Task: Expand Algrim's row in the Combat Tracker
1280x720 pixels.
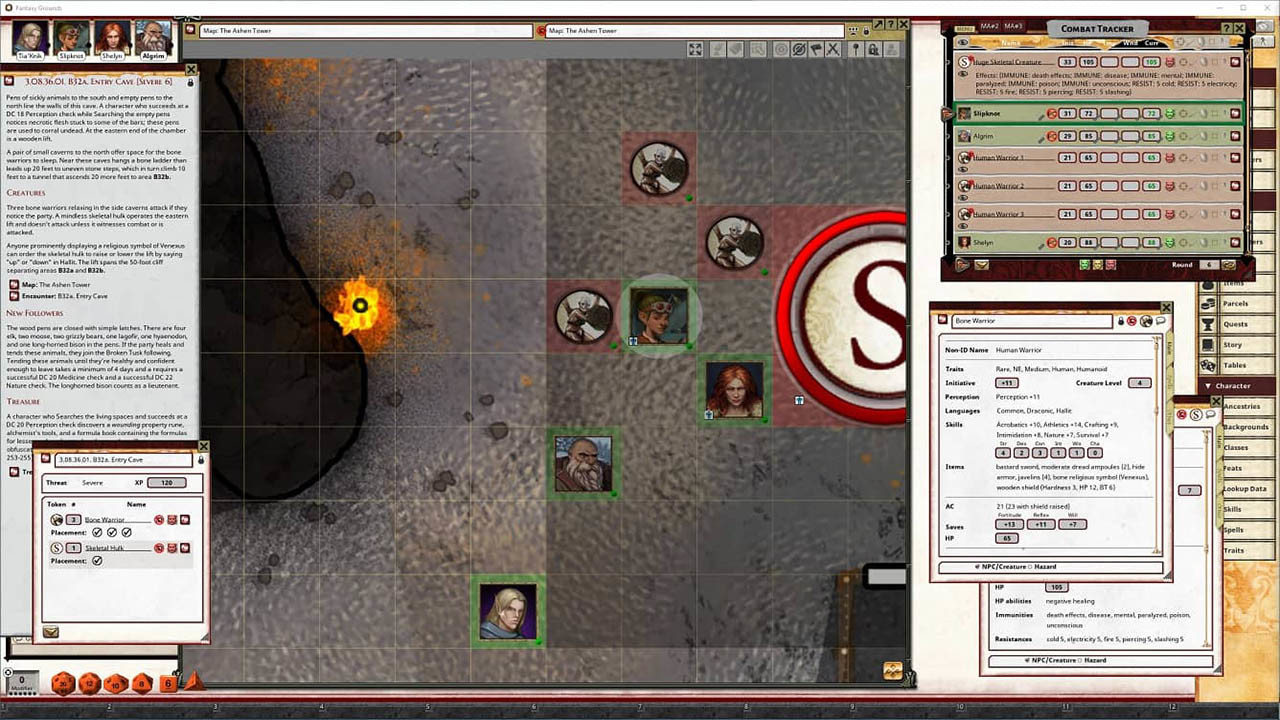Action: 947,135
